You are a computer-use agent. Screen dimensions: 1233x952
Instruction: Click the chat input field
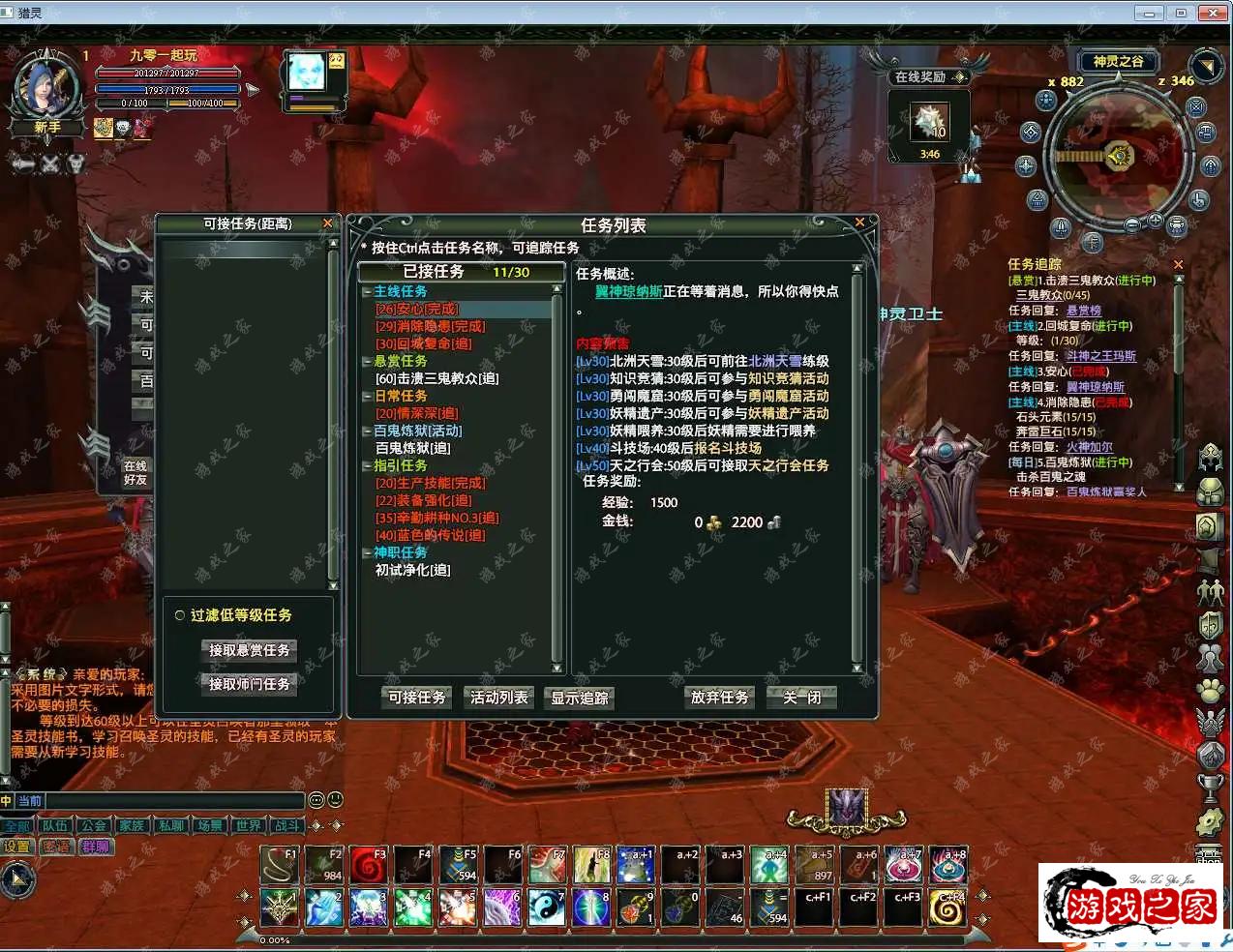pyautogui.click(x=174, y=801)
